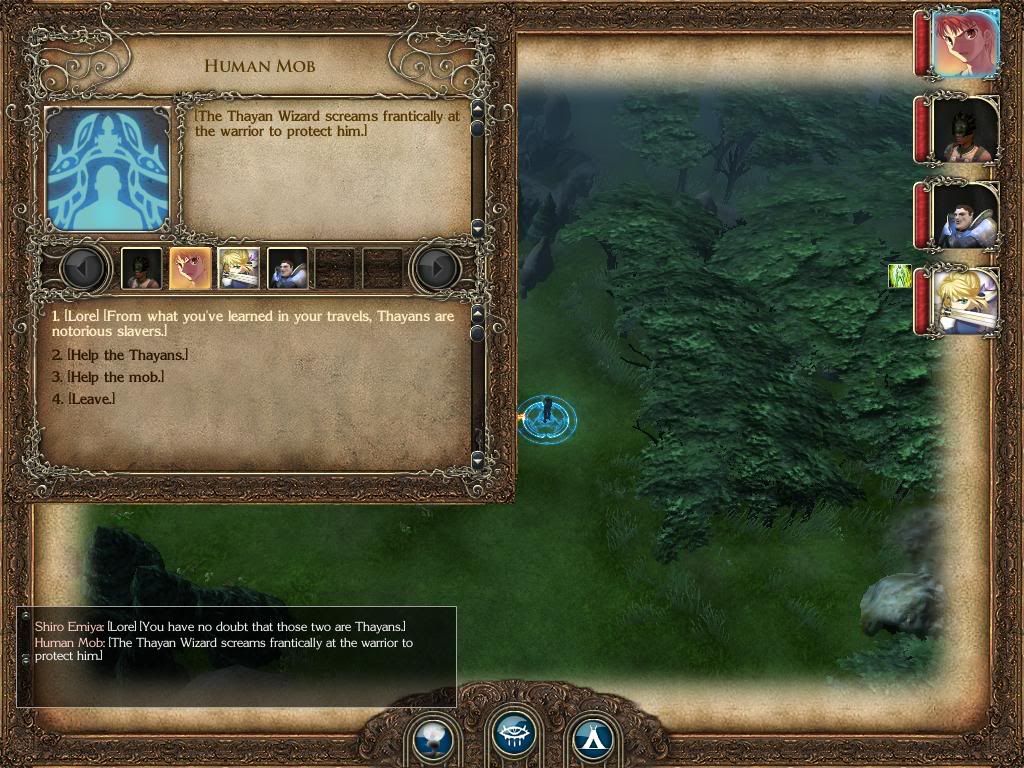This screenshot has width=1024, height=768.
Task: Choose the Lore reply about Thayan slavers
Action: coord(252,323)
